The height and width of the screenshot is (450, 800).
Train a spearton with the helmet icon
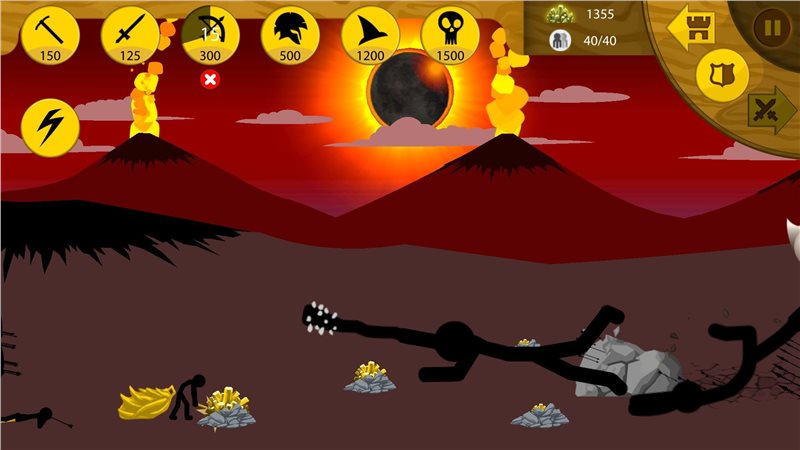coord(290,33)
